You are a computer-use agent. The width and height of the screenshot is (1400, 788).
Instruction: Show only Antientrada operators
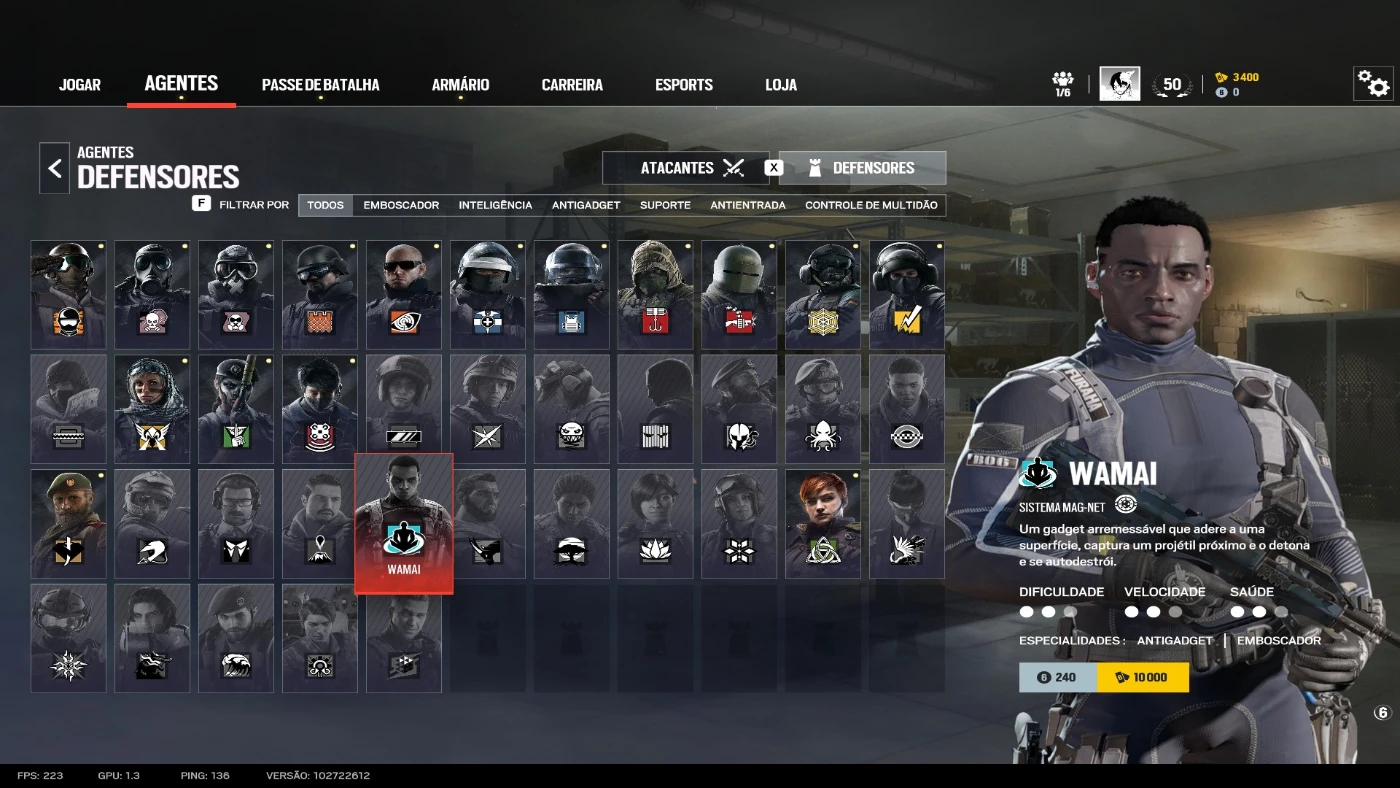pos(748,205)
